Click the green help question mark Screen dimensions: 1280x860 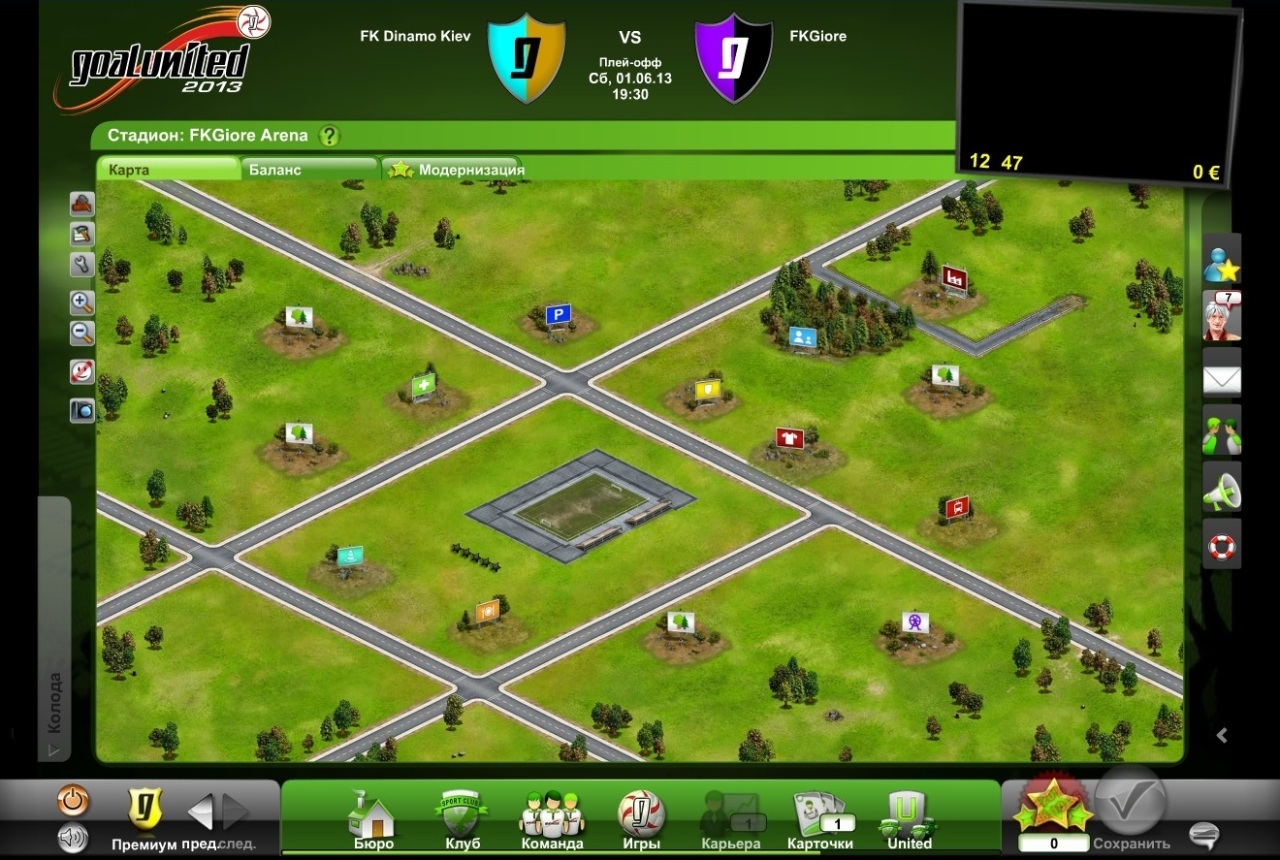pos(329,136)
